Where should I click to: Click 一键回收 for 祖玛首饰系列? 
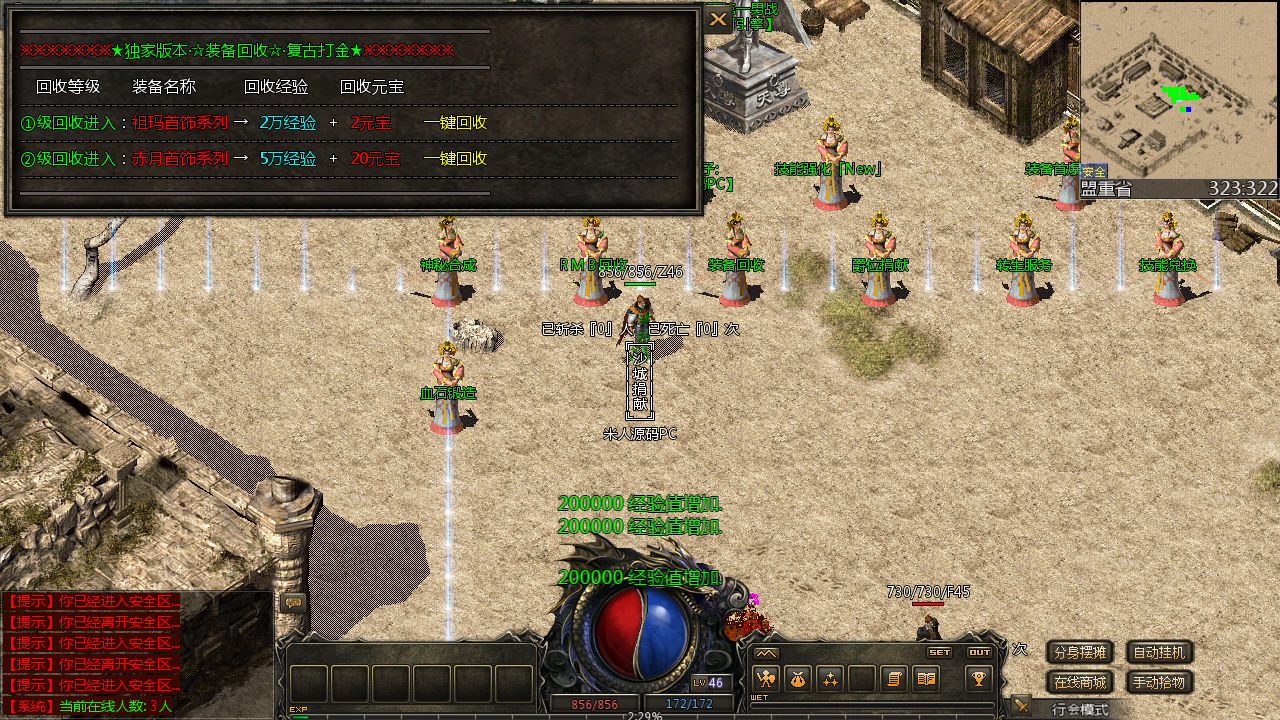tap(455, 123)
